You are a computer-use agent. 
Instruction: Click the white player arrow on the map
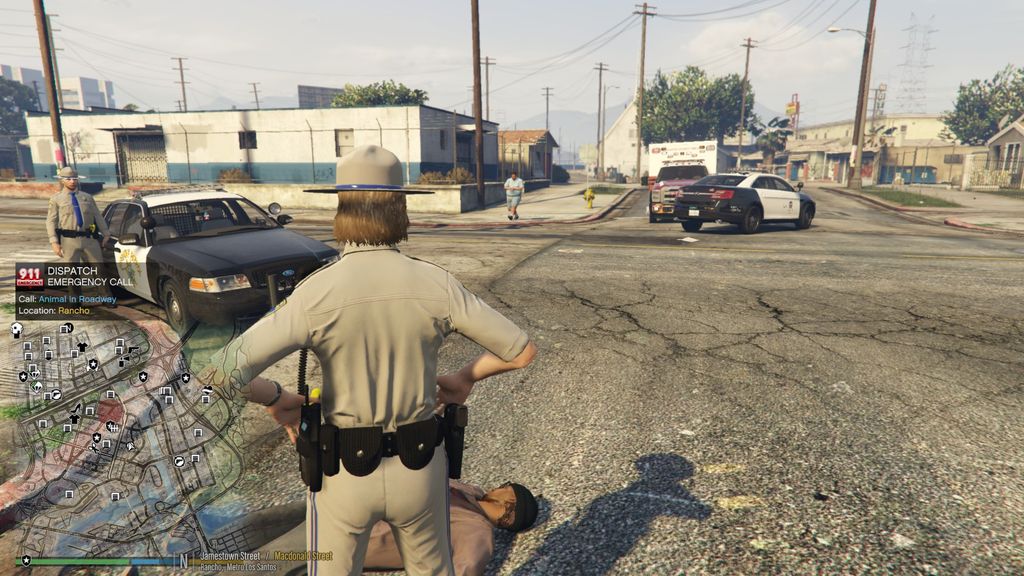(x=131, y=446)
